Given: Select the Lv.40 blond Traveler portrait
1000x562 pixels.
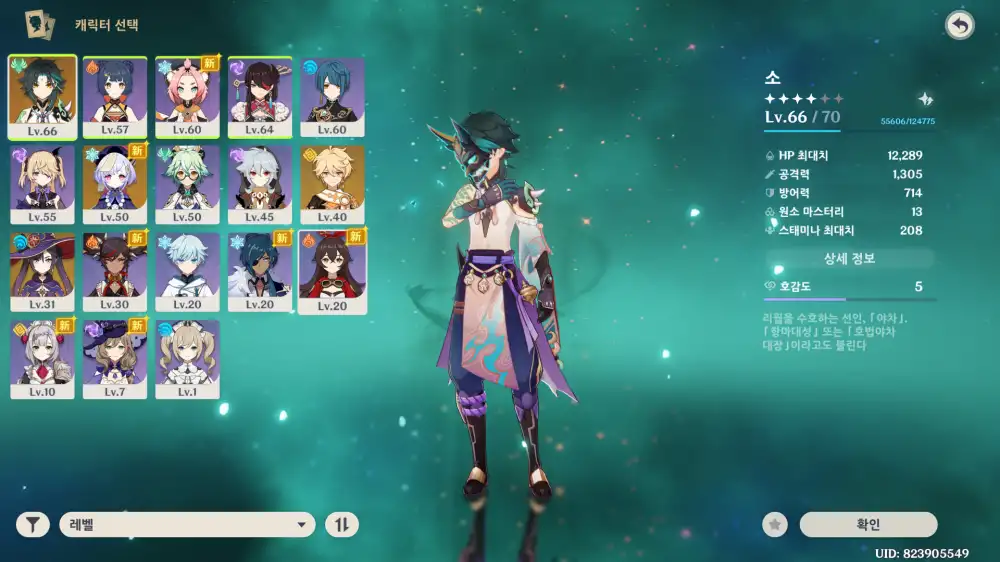Looking at the screenshot, I should click(x=332, y=183).
